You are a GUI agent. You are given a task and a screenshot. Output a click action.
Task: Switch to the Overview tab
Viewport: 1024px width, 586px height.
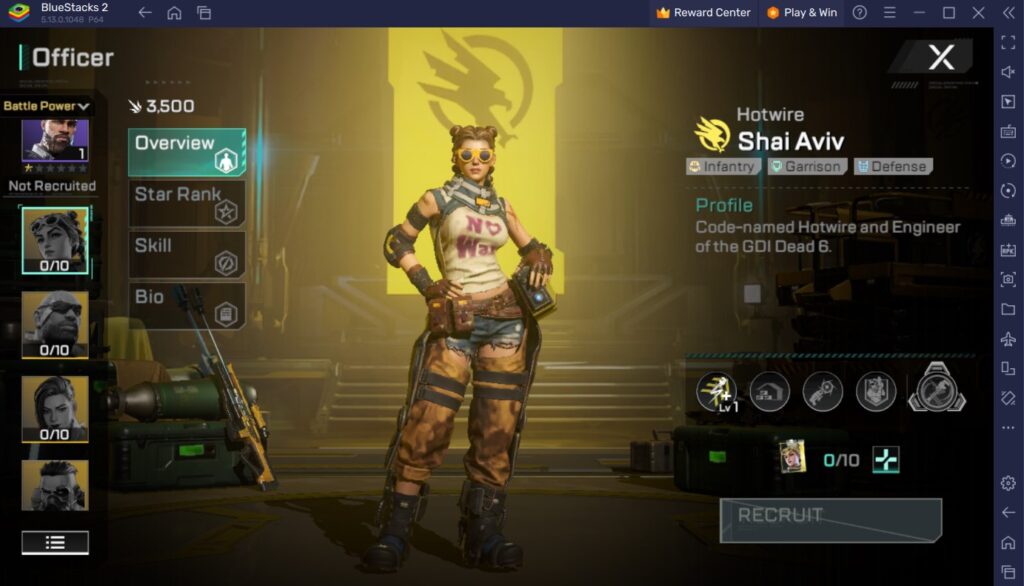coord(187,152)
